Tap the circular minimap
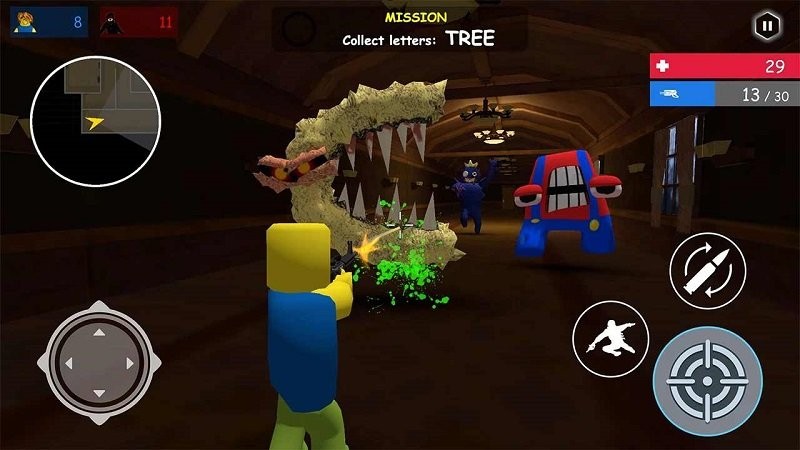 click(93, 120)
